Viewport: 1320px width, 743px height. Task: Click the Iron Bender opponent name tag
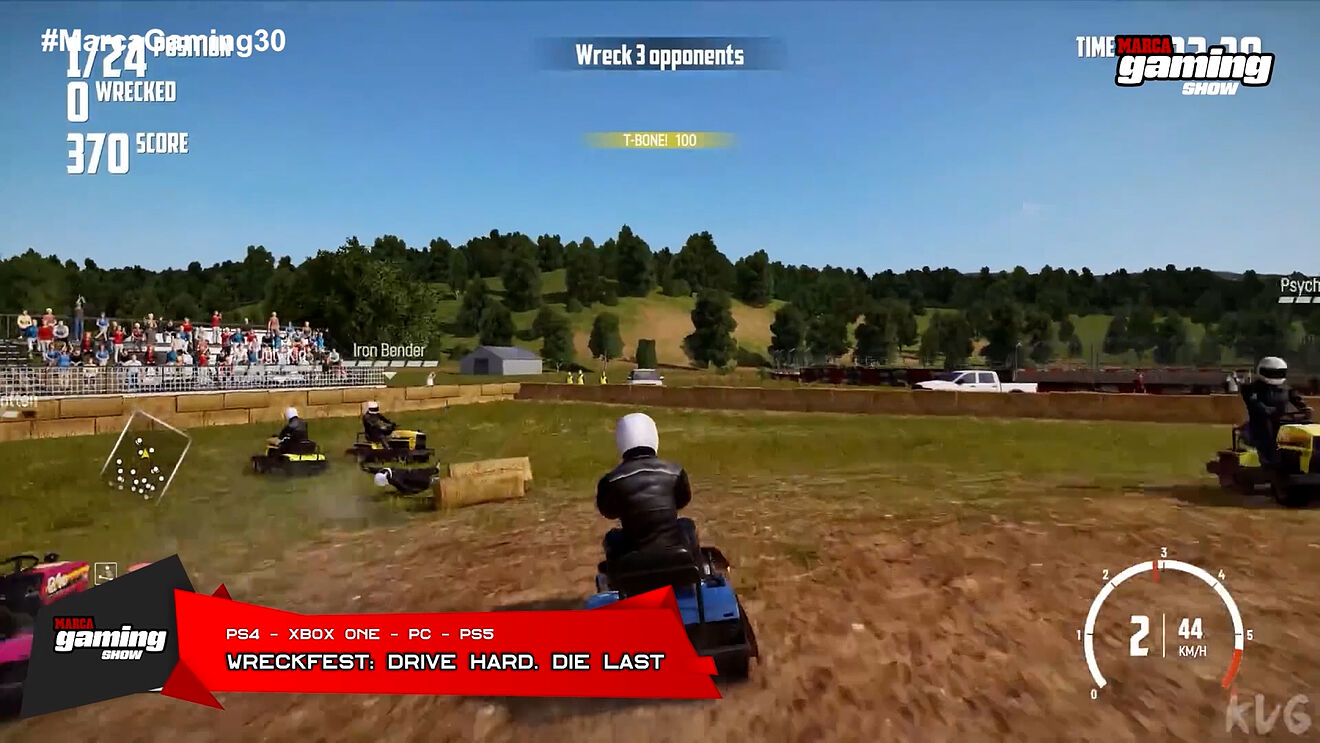(389, 351)
